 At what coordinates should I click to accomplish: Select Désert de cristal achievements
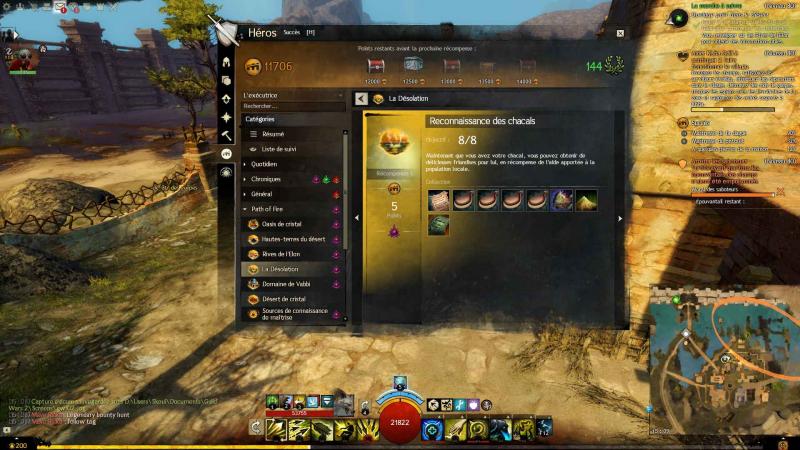[x=283, y=299]
